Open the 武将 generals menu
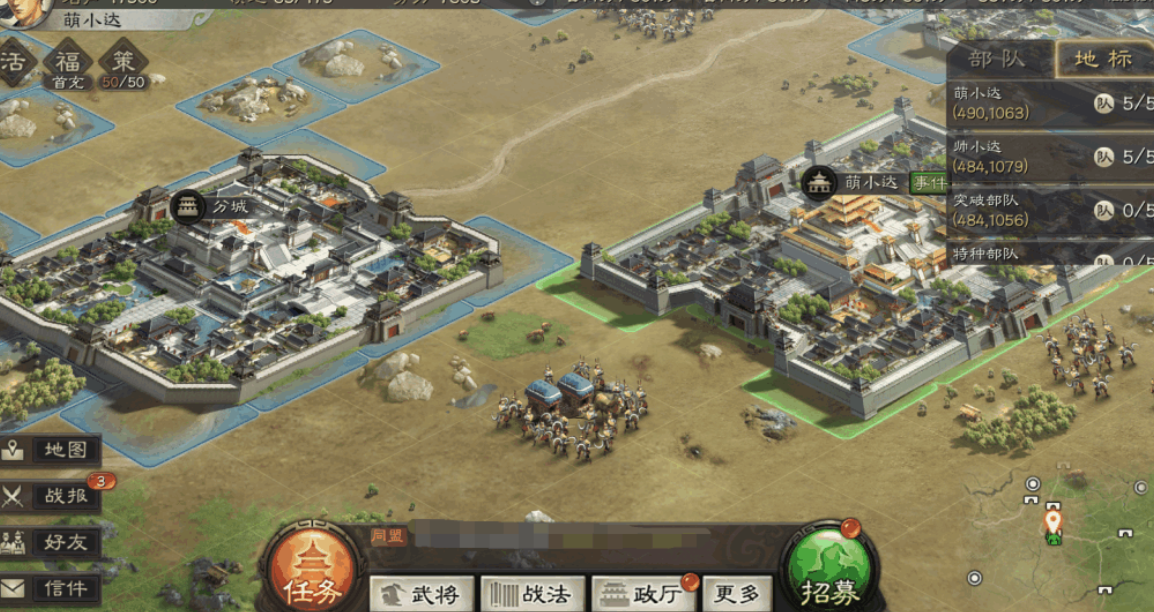This screenshot has height=612, width=1154. [x=421, y=594]
